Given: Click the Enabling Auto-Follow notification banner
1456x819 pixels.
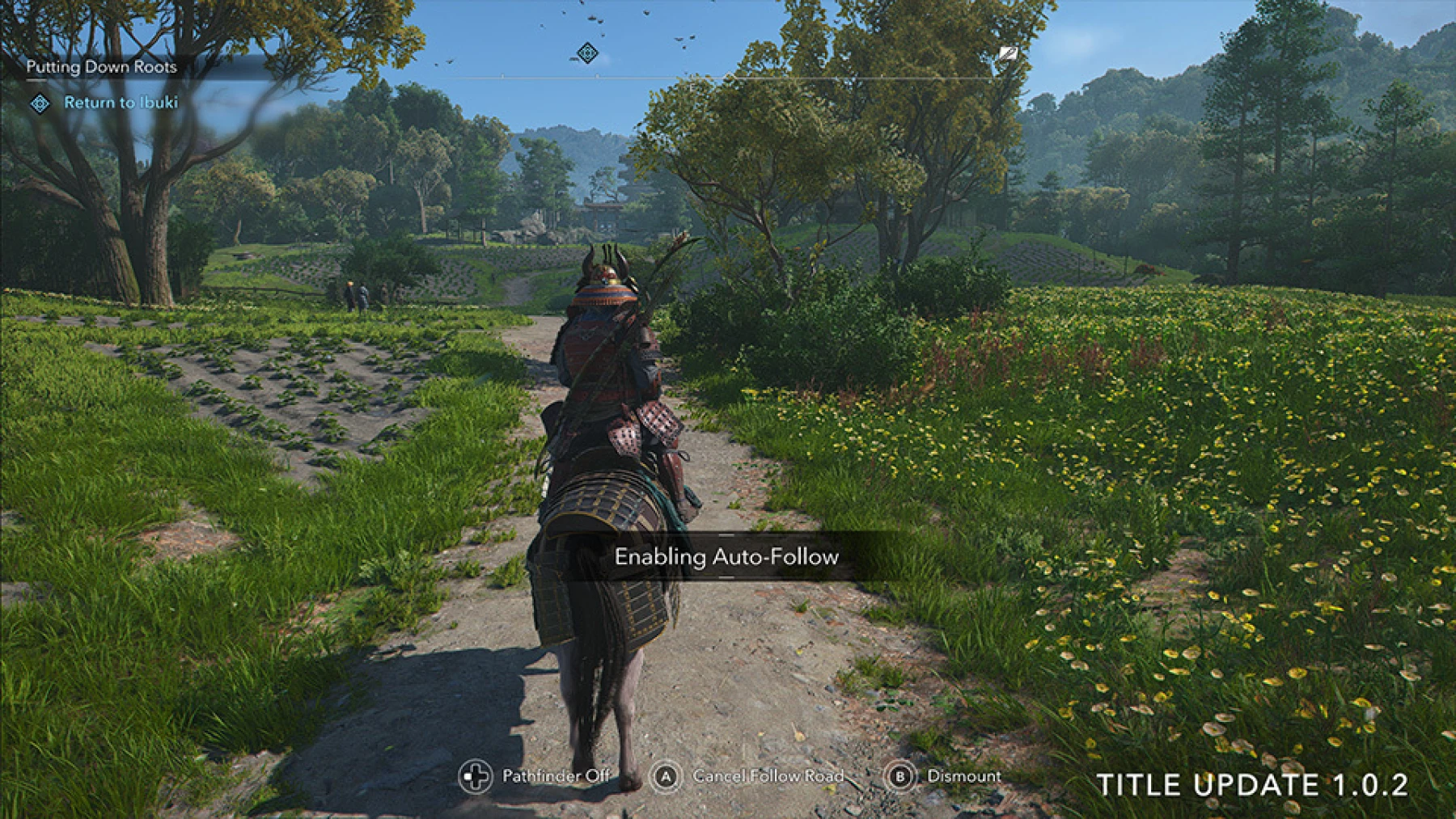Looking at the screenshot, I should pyautogui.click(x=728, y=556).
